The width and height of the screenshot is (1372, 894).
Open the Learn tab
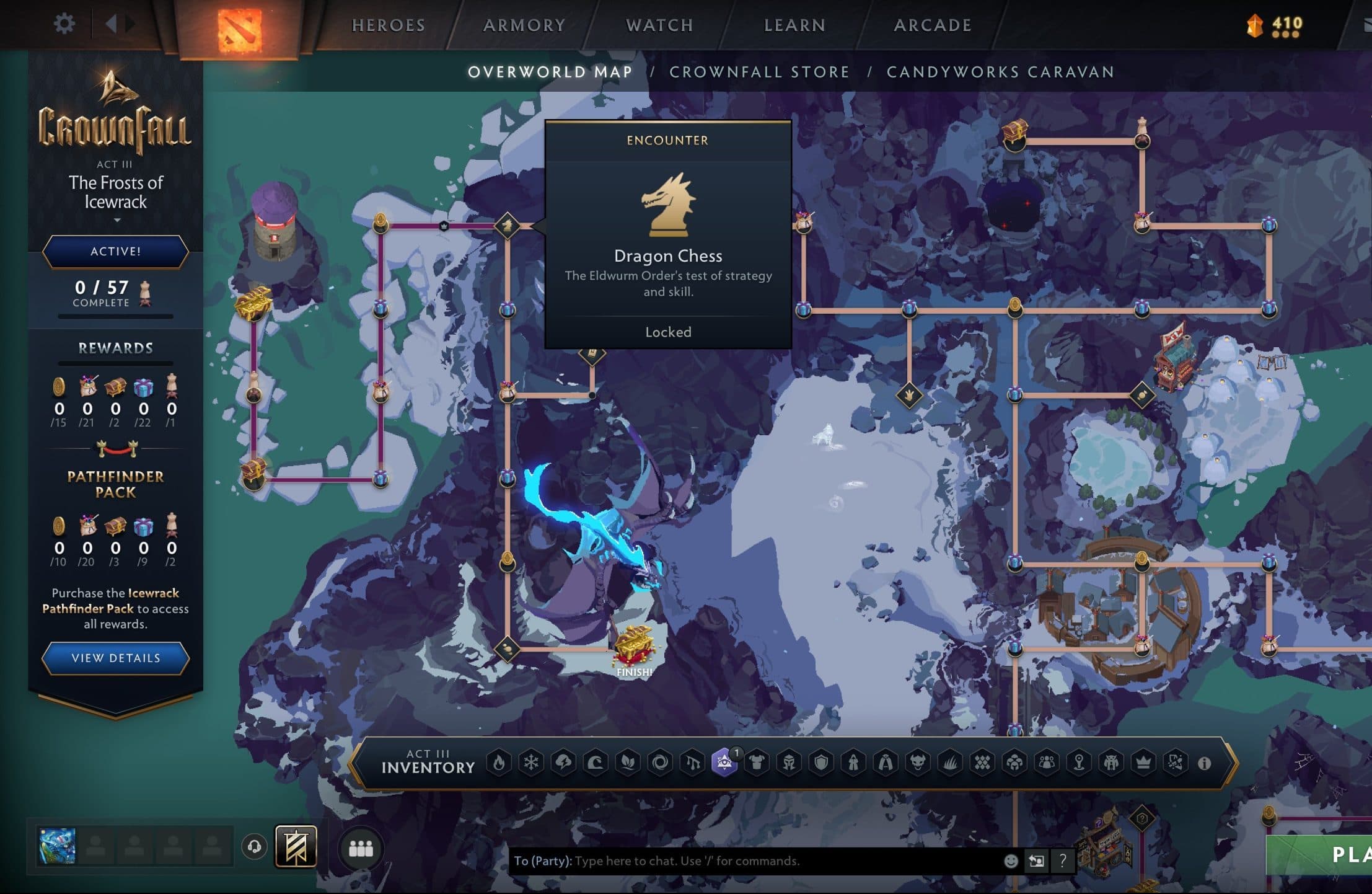pyautogui.click(x=794, y=25)
